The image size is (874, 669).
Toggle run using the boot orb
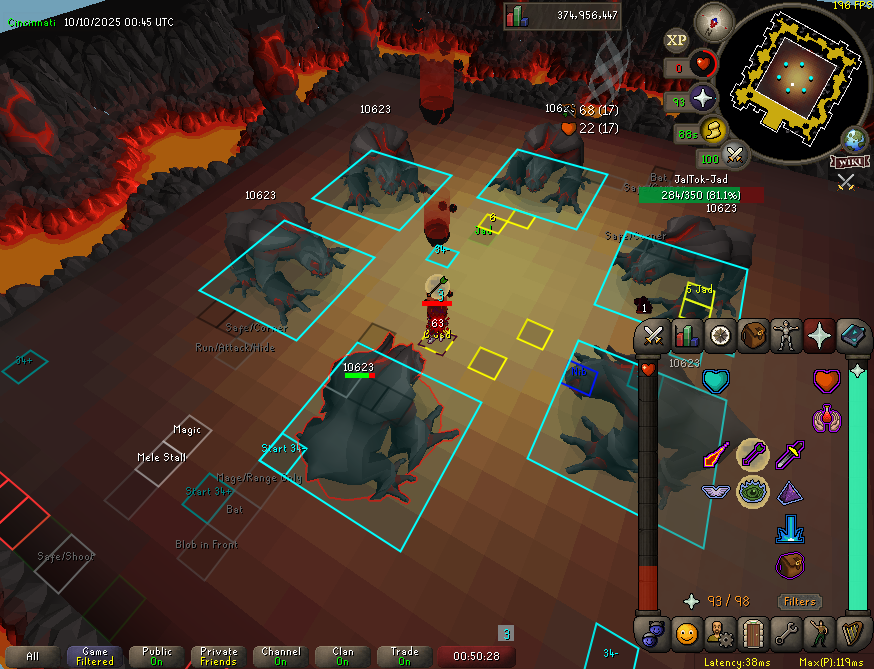tap(711, 129)
